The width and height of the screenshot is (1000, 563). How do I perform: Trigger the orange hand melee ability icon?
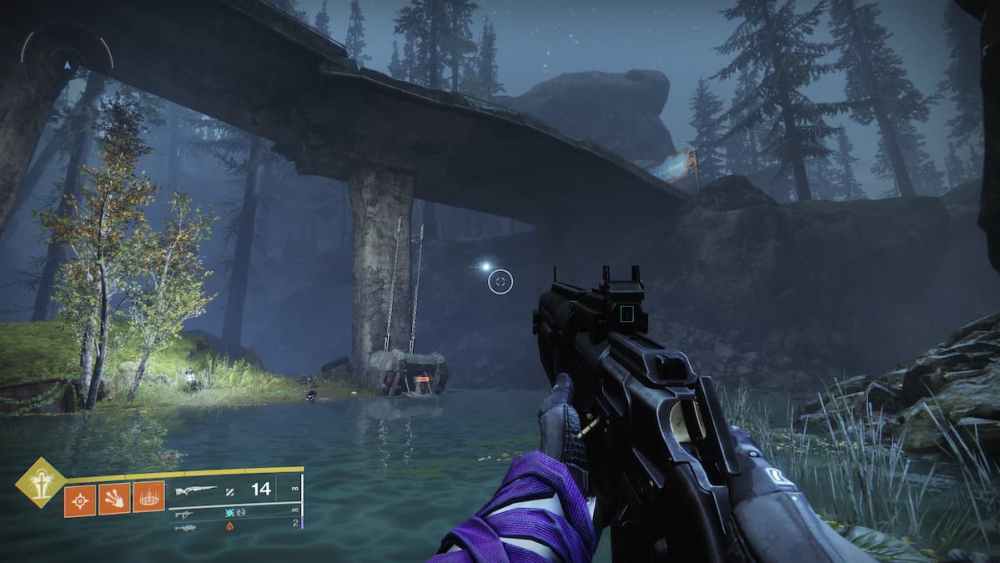pyautogui.click(x=114, y=498)
